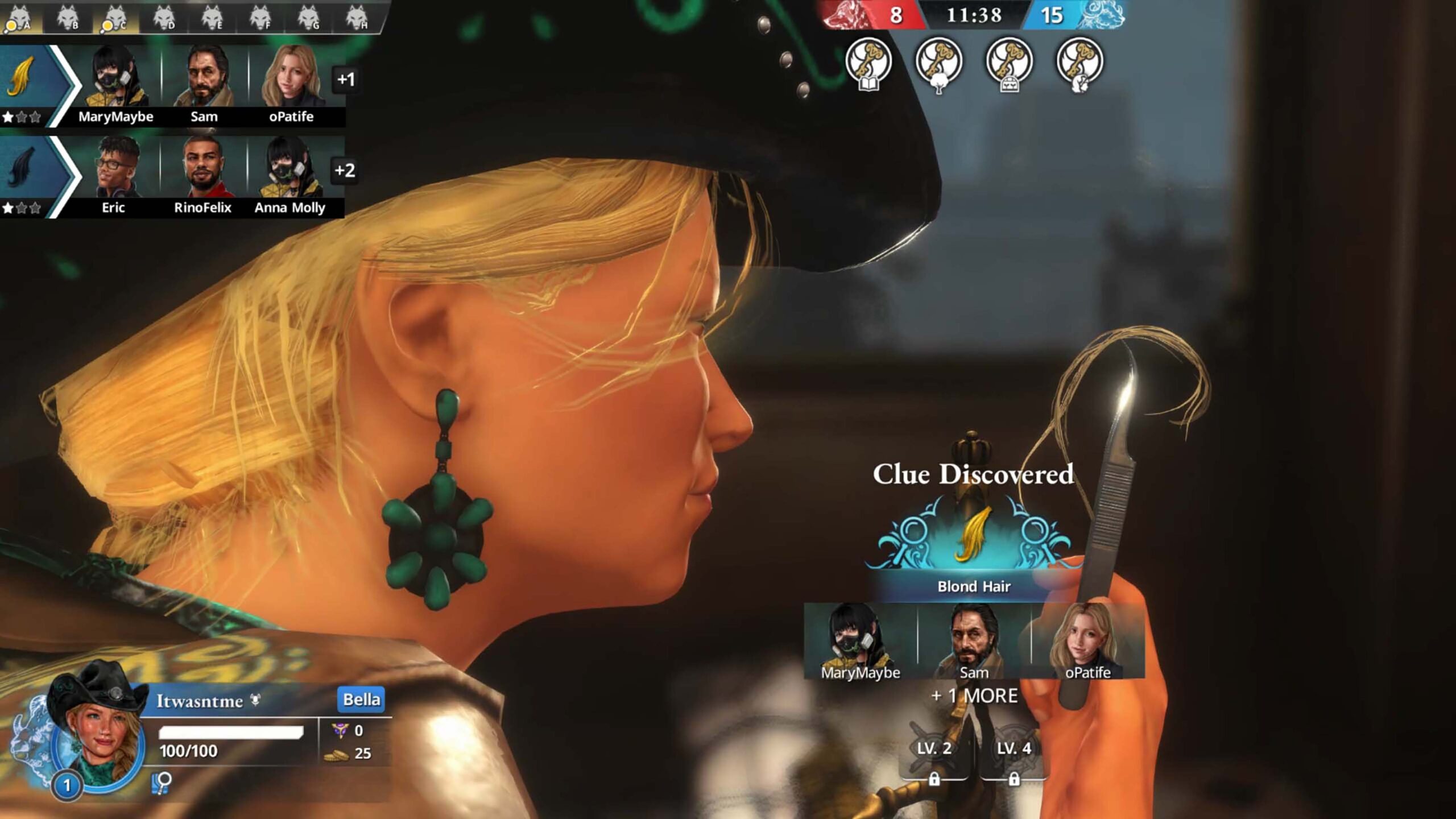The width and height of the screenshot is (1456, 819).
Task: Choose Anna Molly's suspect portrait
Action: (290, 168)
